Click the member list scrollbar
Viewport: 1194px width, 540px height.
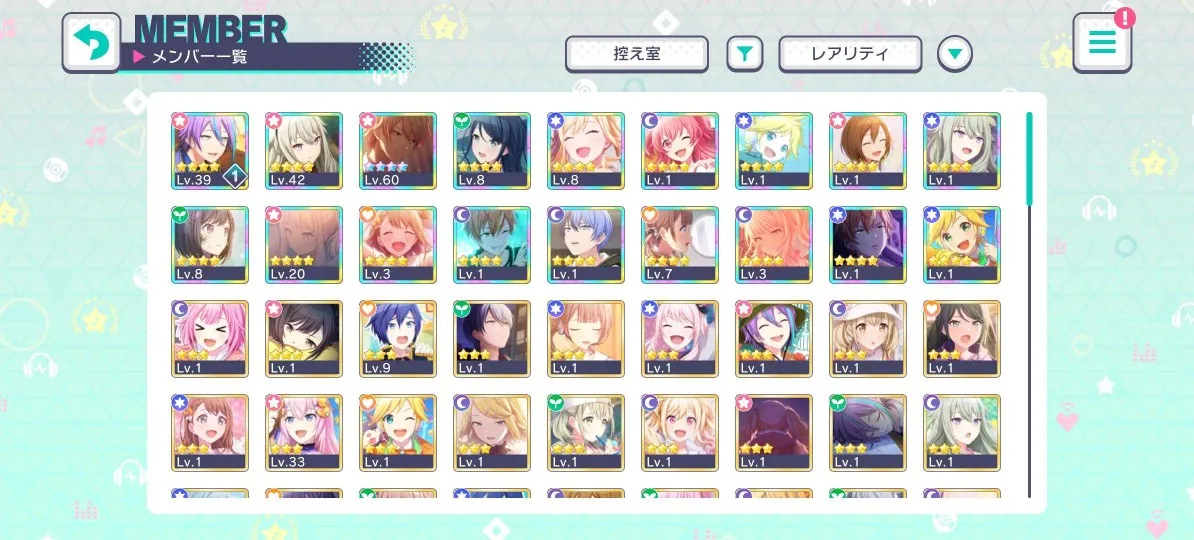pos(1029,160)
